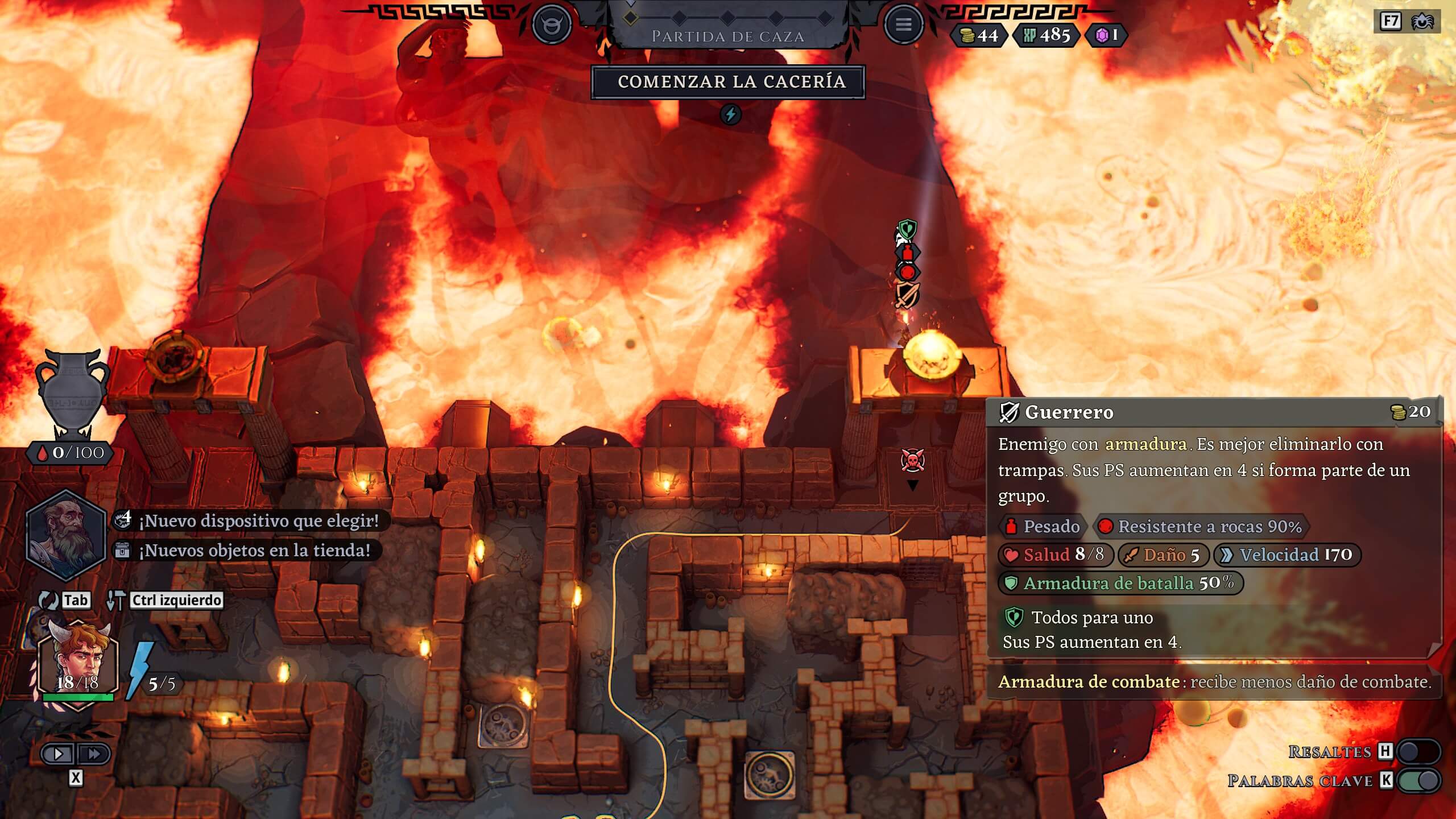Click the bug report spider icon

[1422, 22]
